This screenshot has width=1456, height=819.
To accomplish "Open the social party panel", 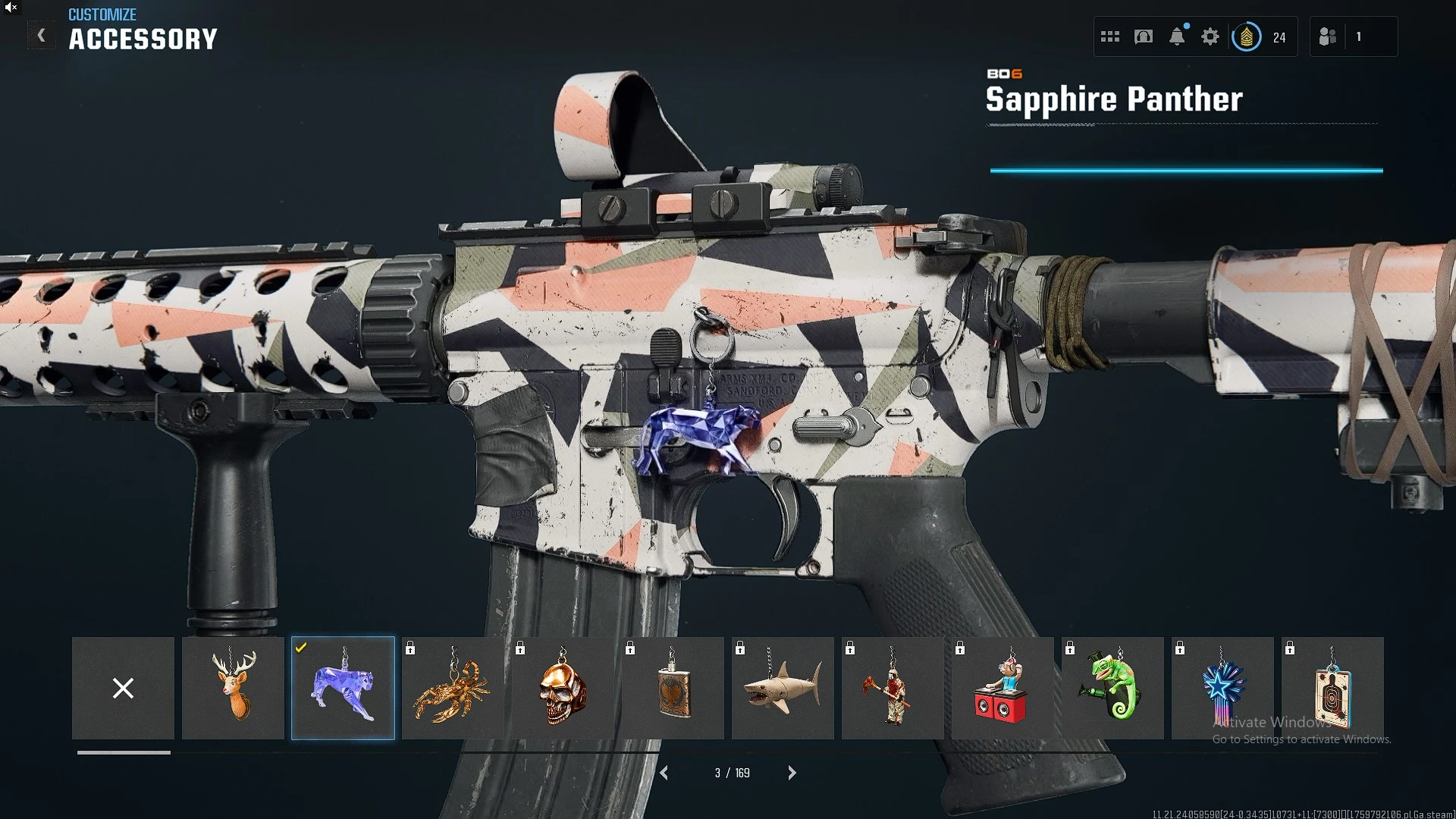I will coord(1328,36).
